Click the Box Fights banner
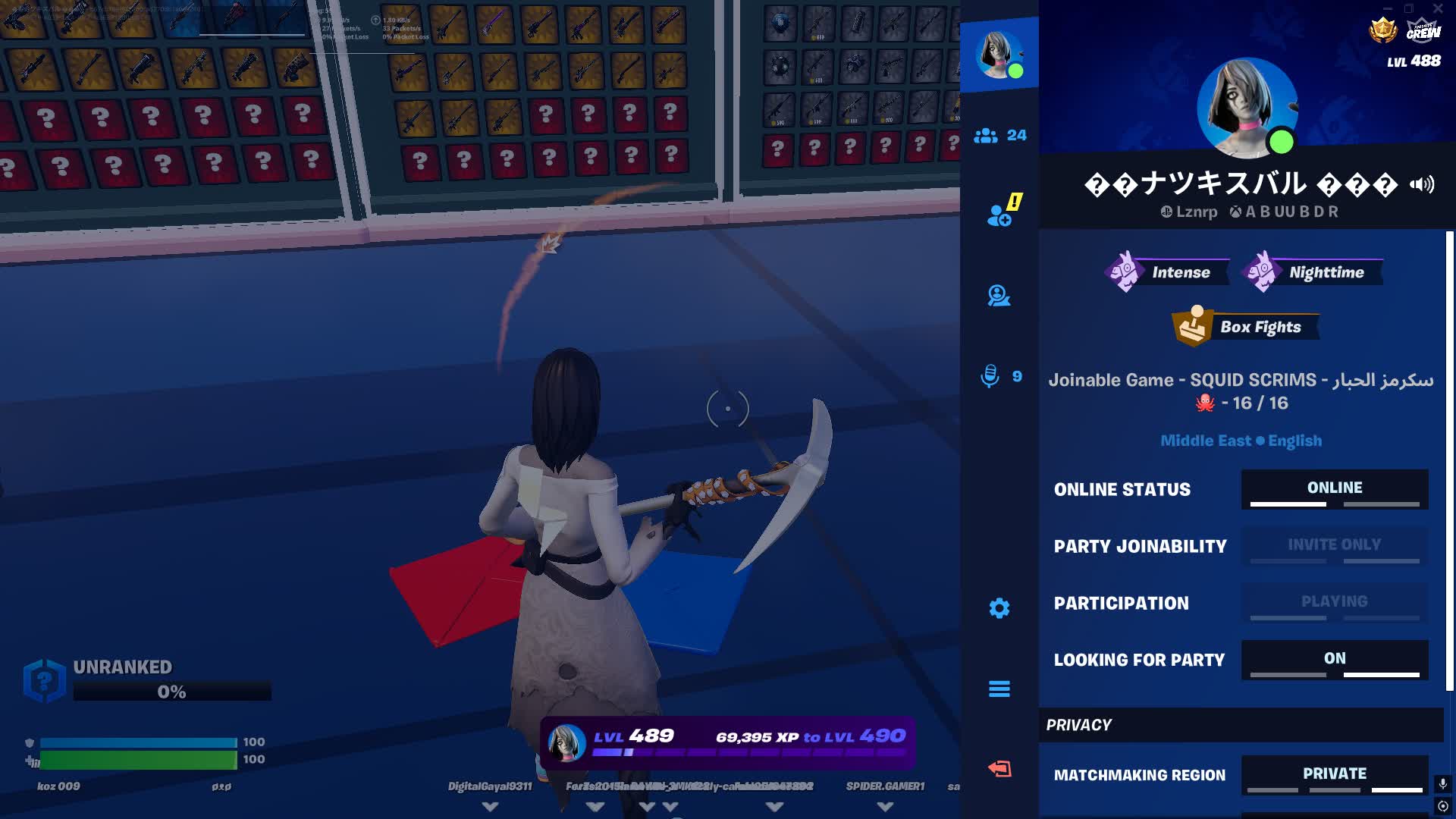The image size is (1456, 819). pos(1247,327)
